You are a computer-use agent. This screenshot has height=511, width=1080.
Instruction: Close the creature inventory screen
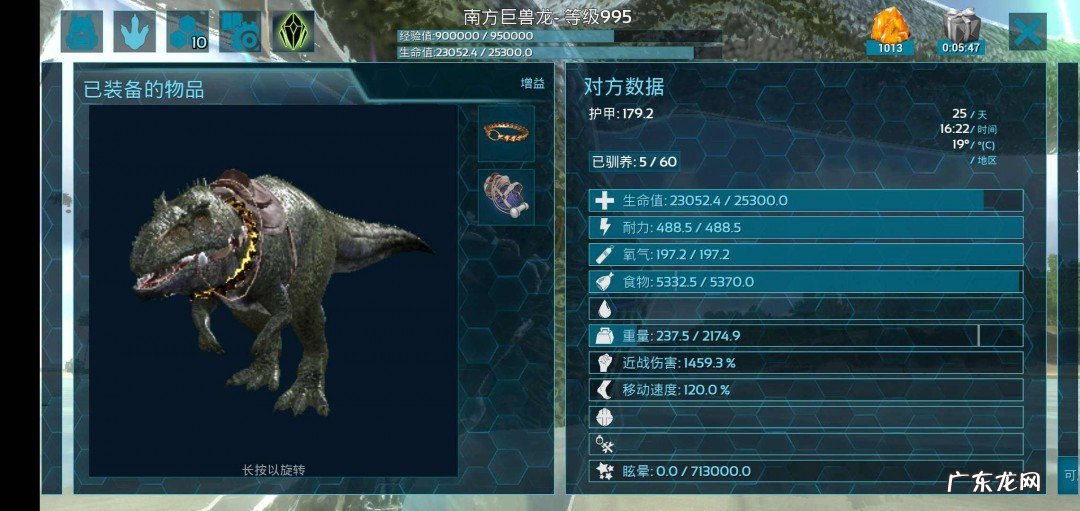pyautogui.click(x=1027, y=32)
